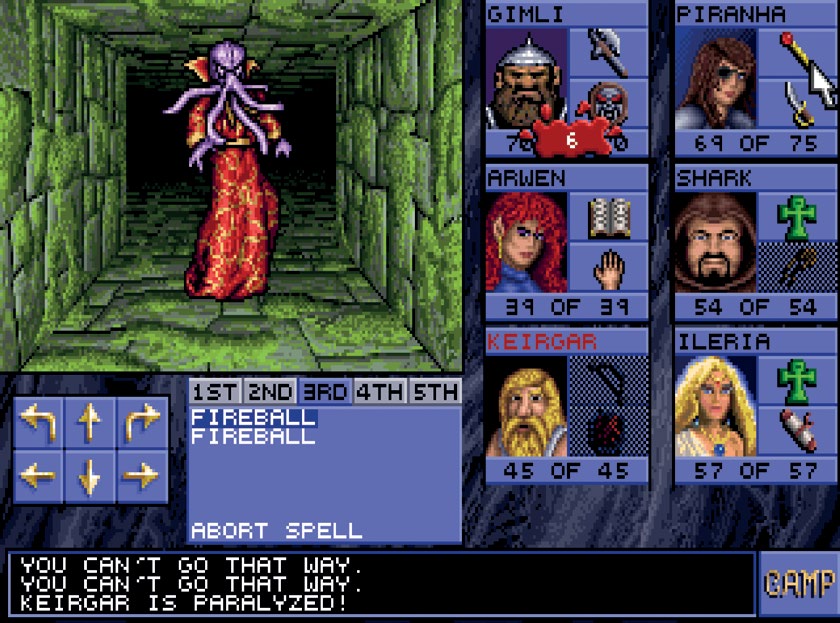
Task: Turn the party left with the curved arrow
Action: 40,423
